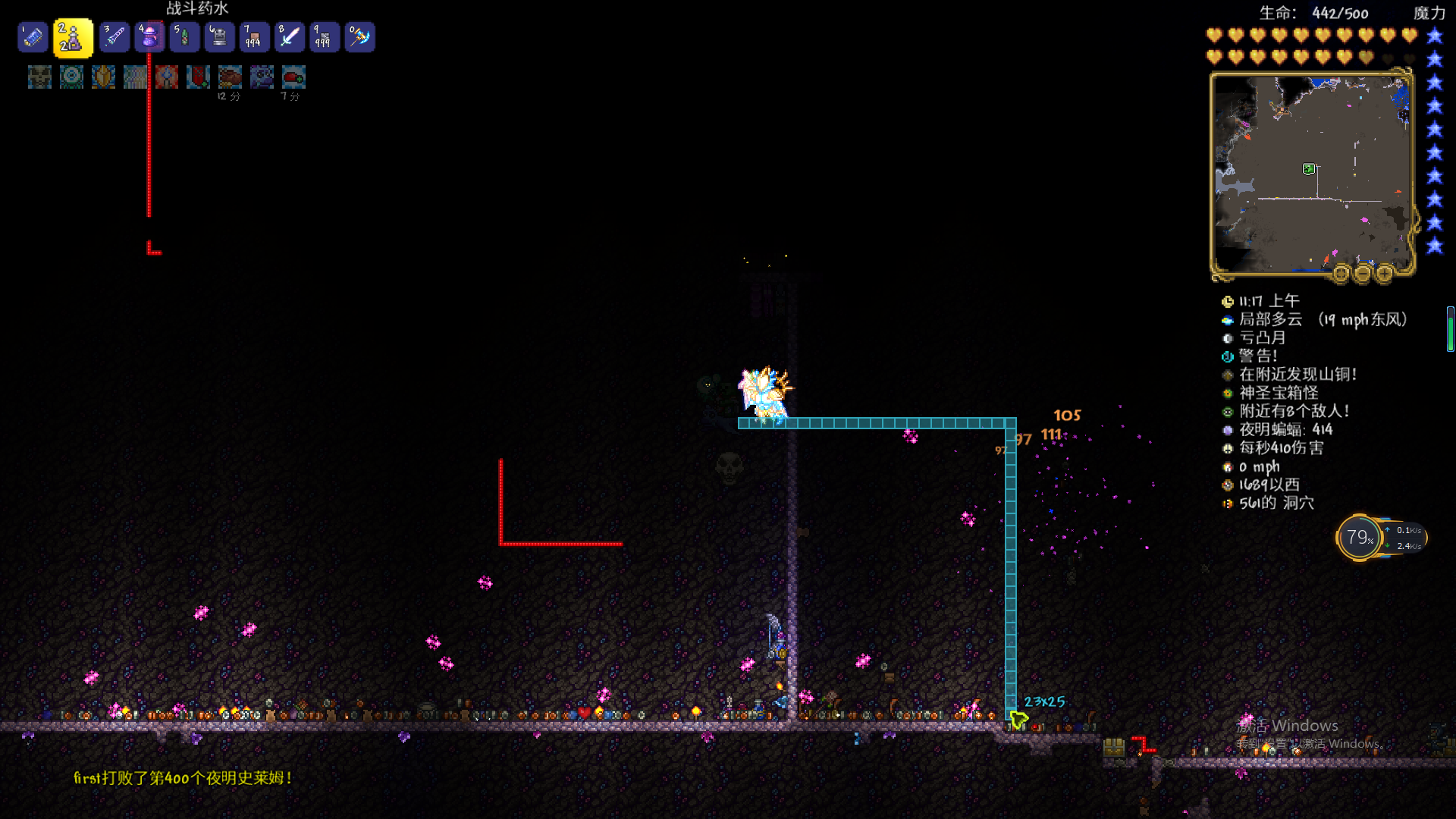Screen dimensions: 1456x819
Task: Pick the green bottle in hotbar slot 5
Action: click(184, 37)
